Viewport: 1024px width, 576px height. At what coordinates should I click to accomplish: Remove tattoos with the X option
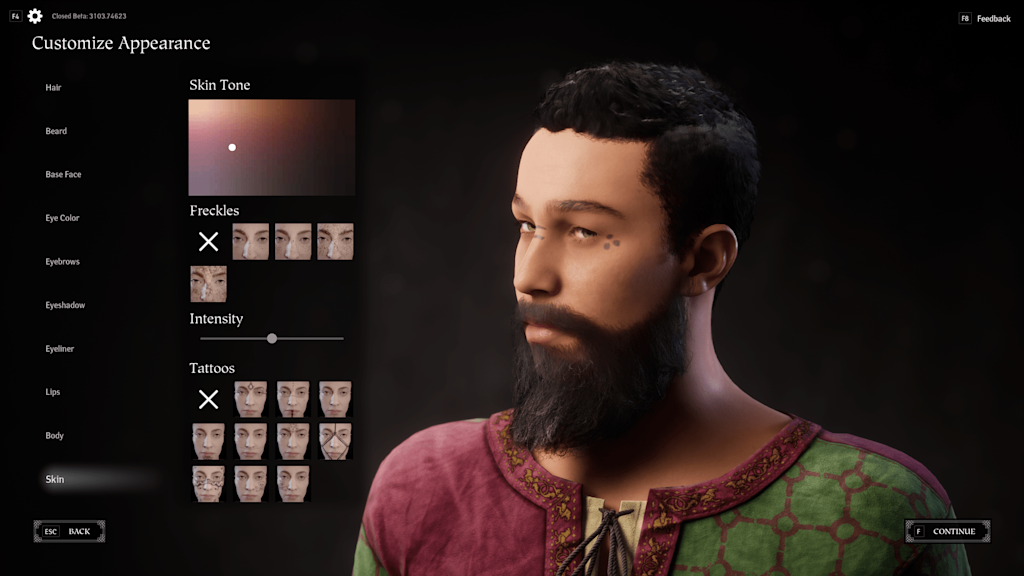point(208,399)
